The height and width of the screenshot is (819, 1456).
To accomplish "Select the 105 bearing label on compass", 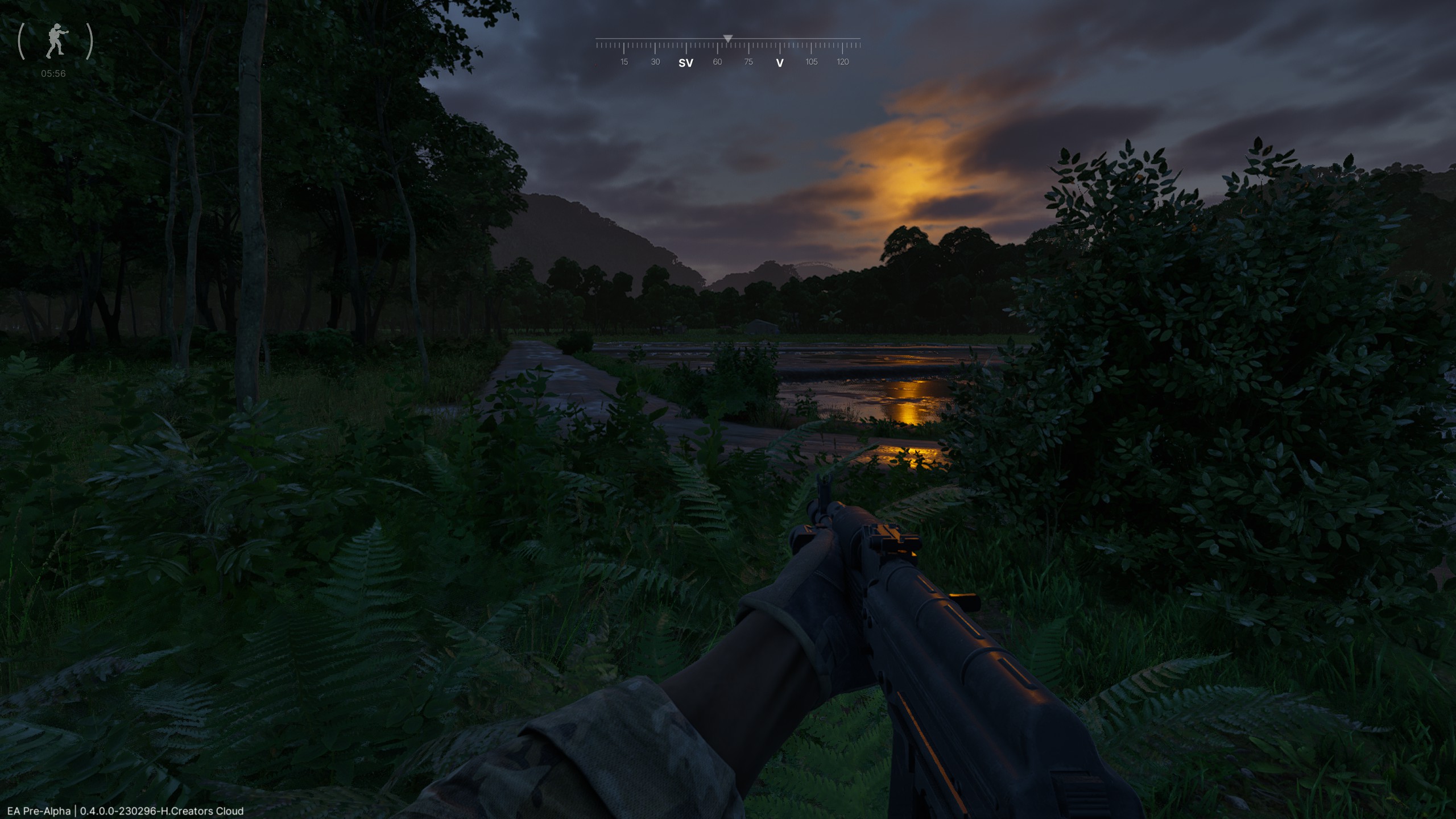I will (x=811, y=61).
